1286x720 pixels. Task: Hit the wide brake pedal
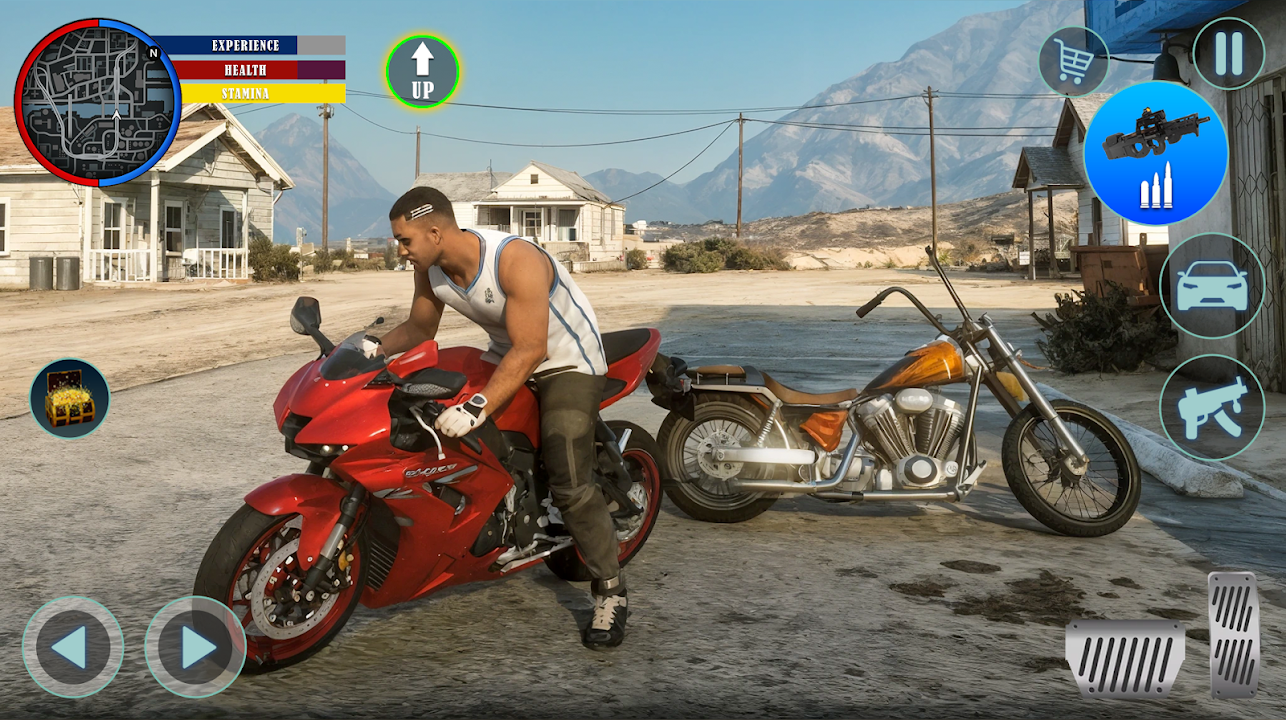tap(1125, 657)
